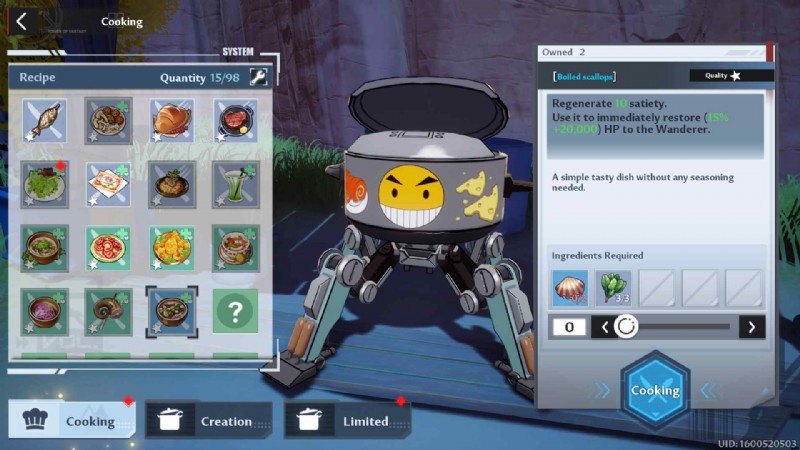800x450 pixels.
Task: Select the purple onion bowl recipe
Action: point(45,311)
